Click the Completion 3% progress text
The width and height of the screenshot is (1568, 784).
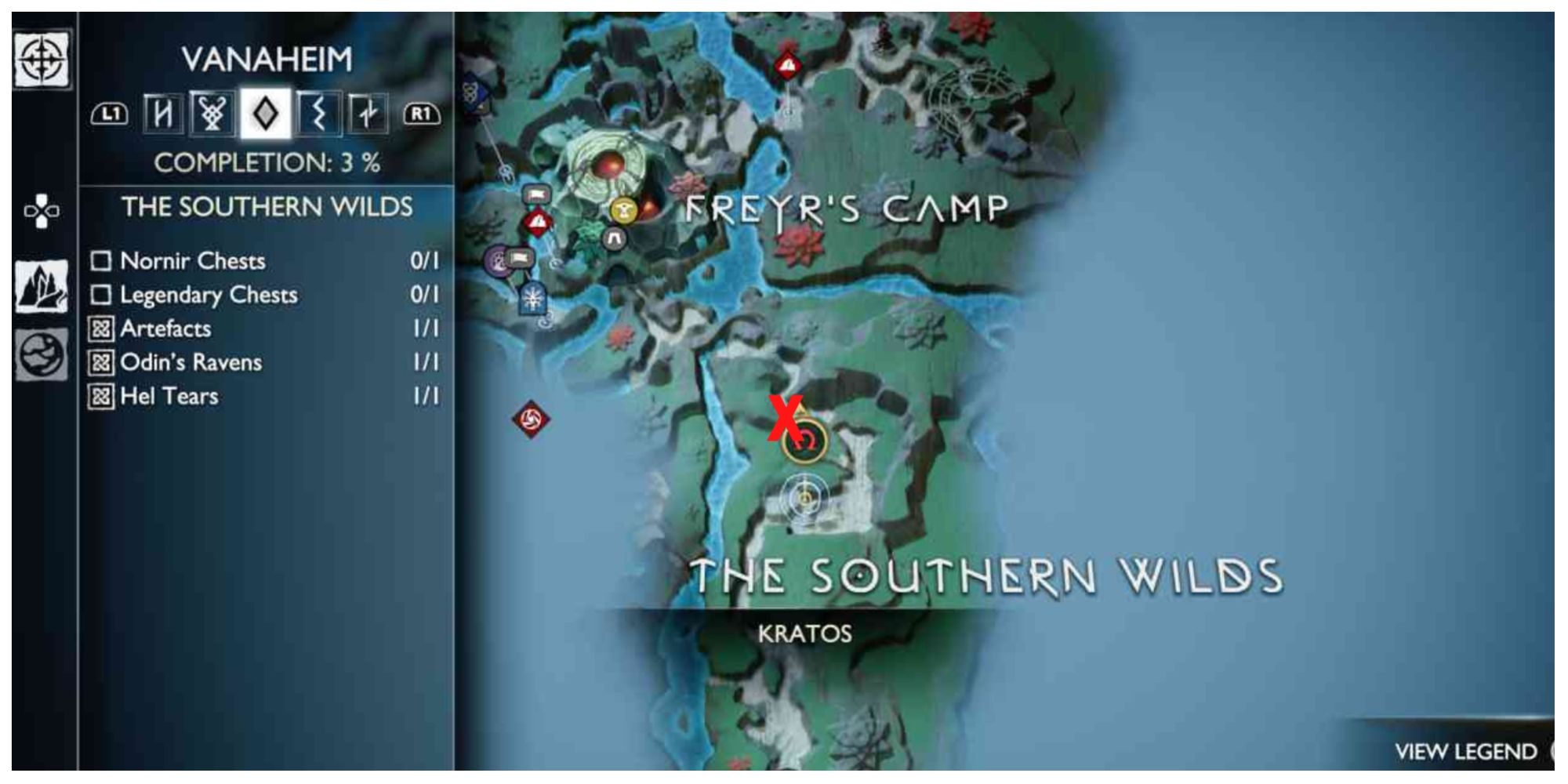(267, 162)
